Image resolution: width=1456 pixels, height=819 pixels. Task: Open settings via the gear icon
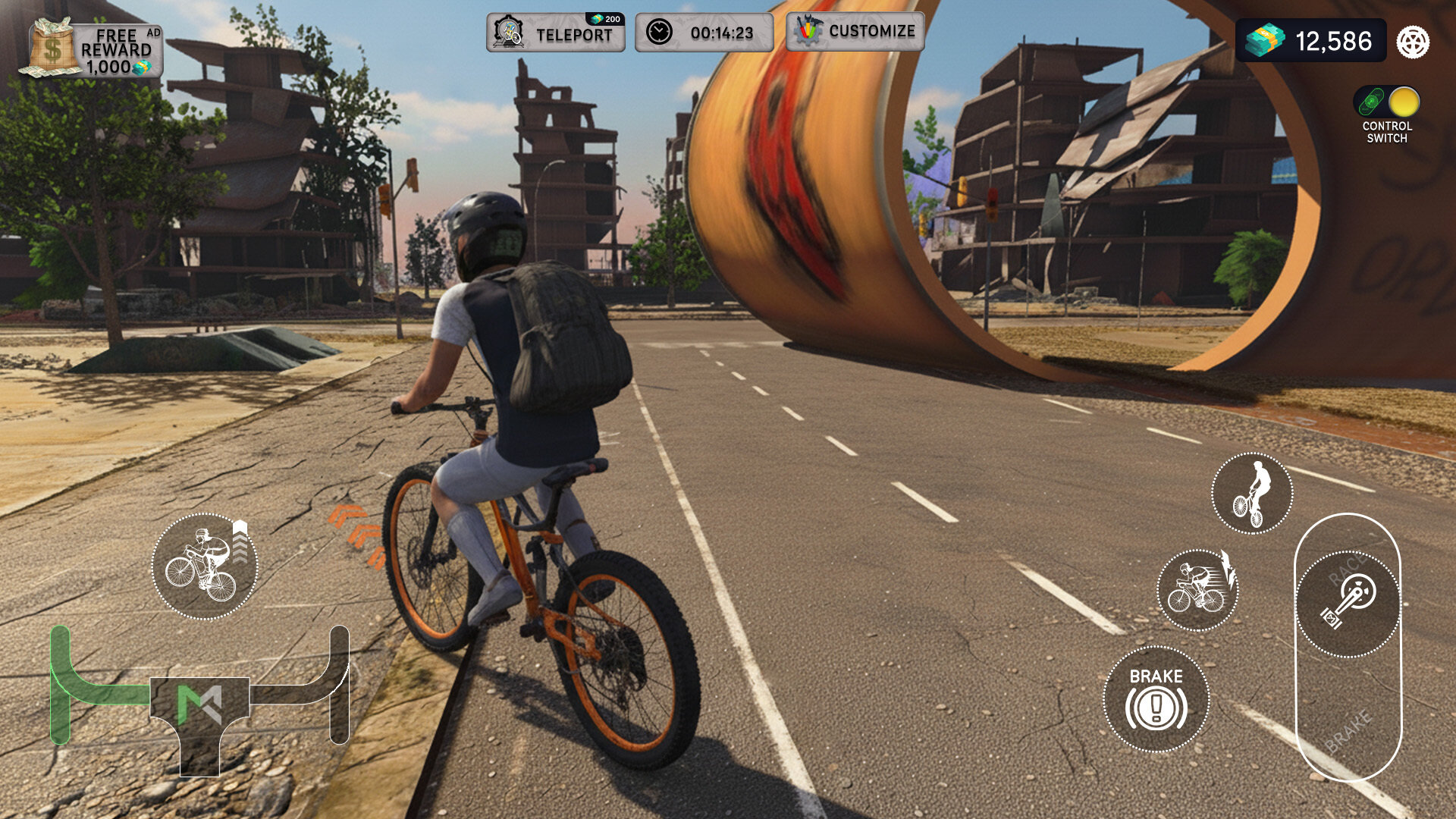coord(1414,42)
